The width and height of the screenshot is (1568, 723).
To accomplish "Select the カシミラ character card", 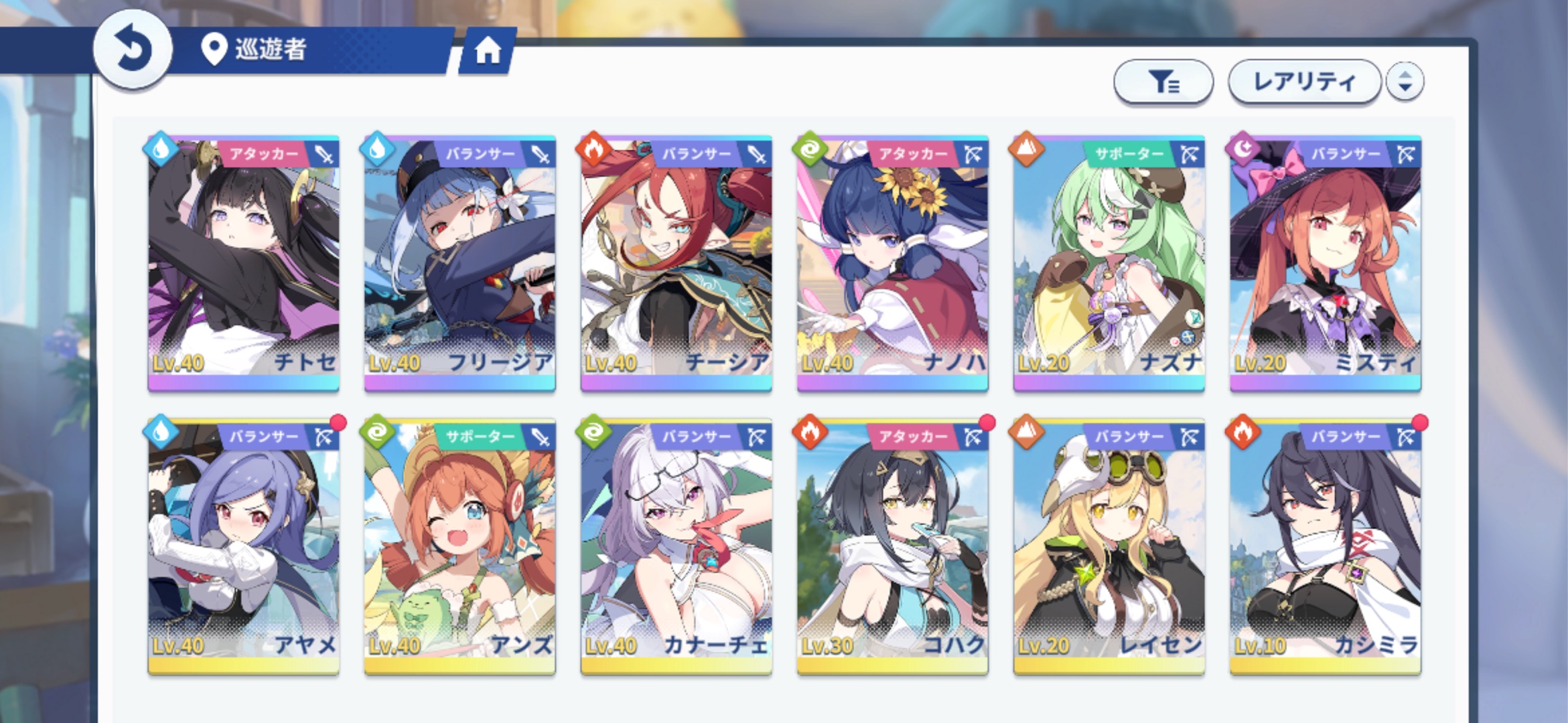I will pos(1326,546).
